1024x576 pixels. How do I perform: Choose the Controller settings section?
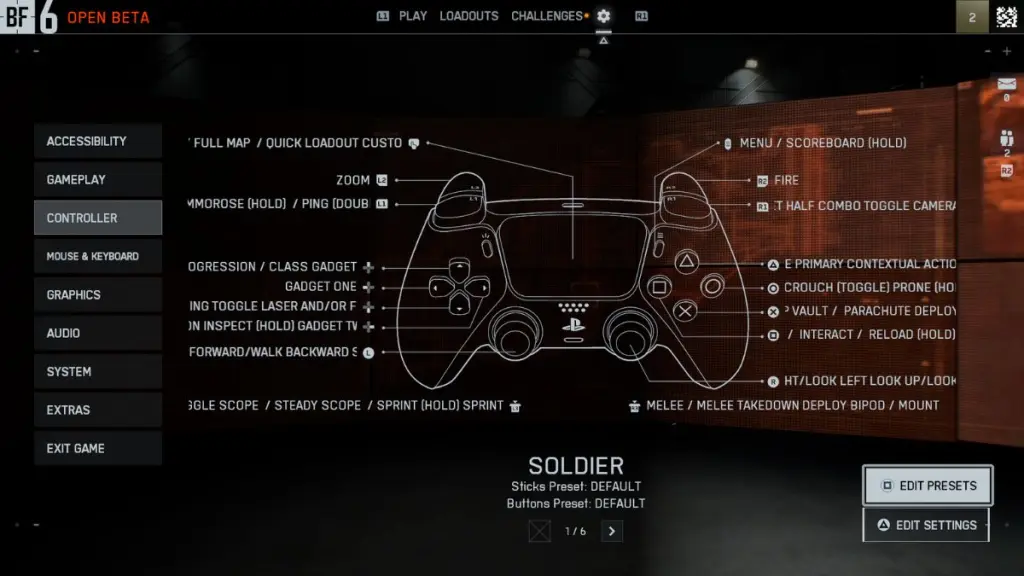click(97, 218)
